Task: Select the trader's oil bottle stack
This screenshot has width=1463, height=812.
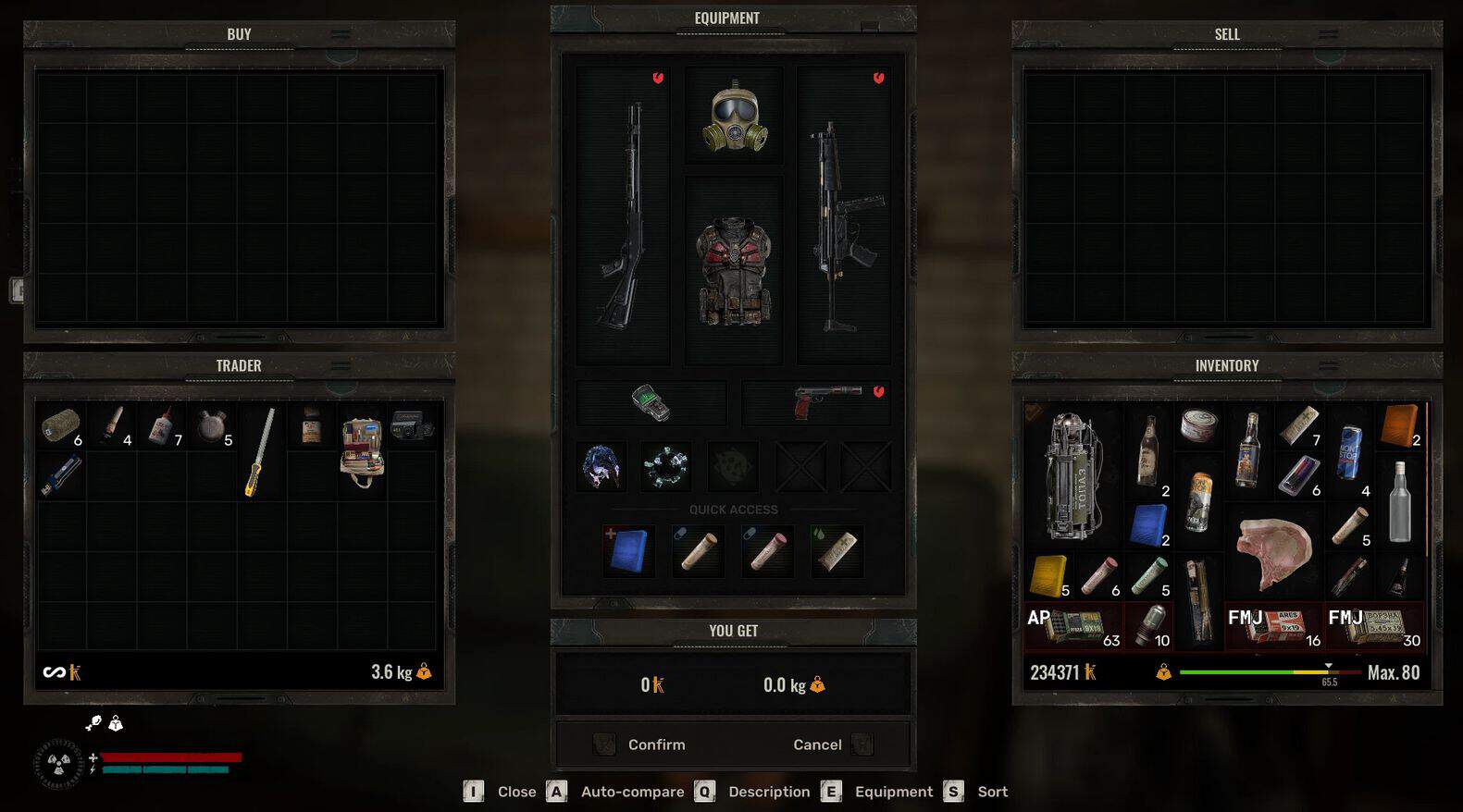Action: pyautogui.click(x=162, y=426)
